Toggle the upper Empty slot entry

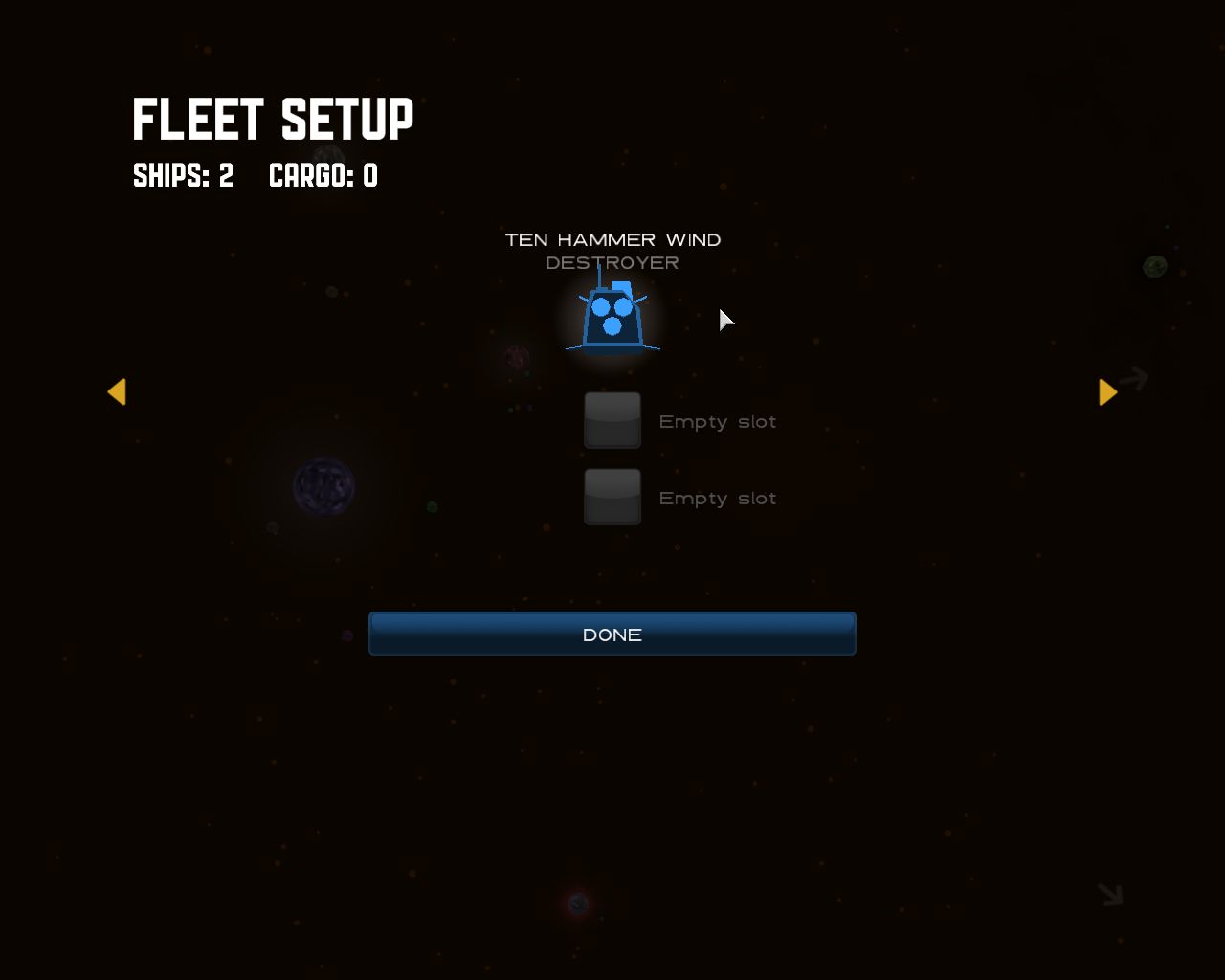point(717,421)
